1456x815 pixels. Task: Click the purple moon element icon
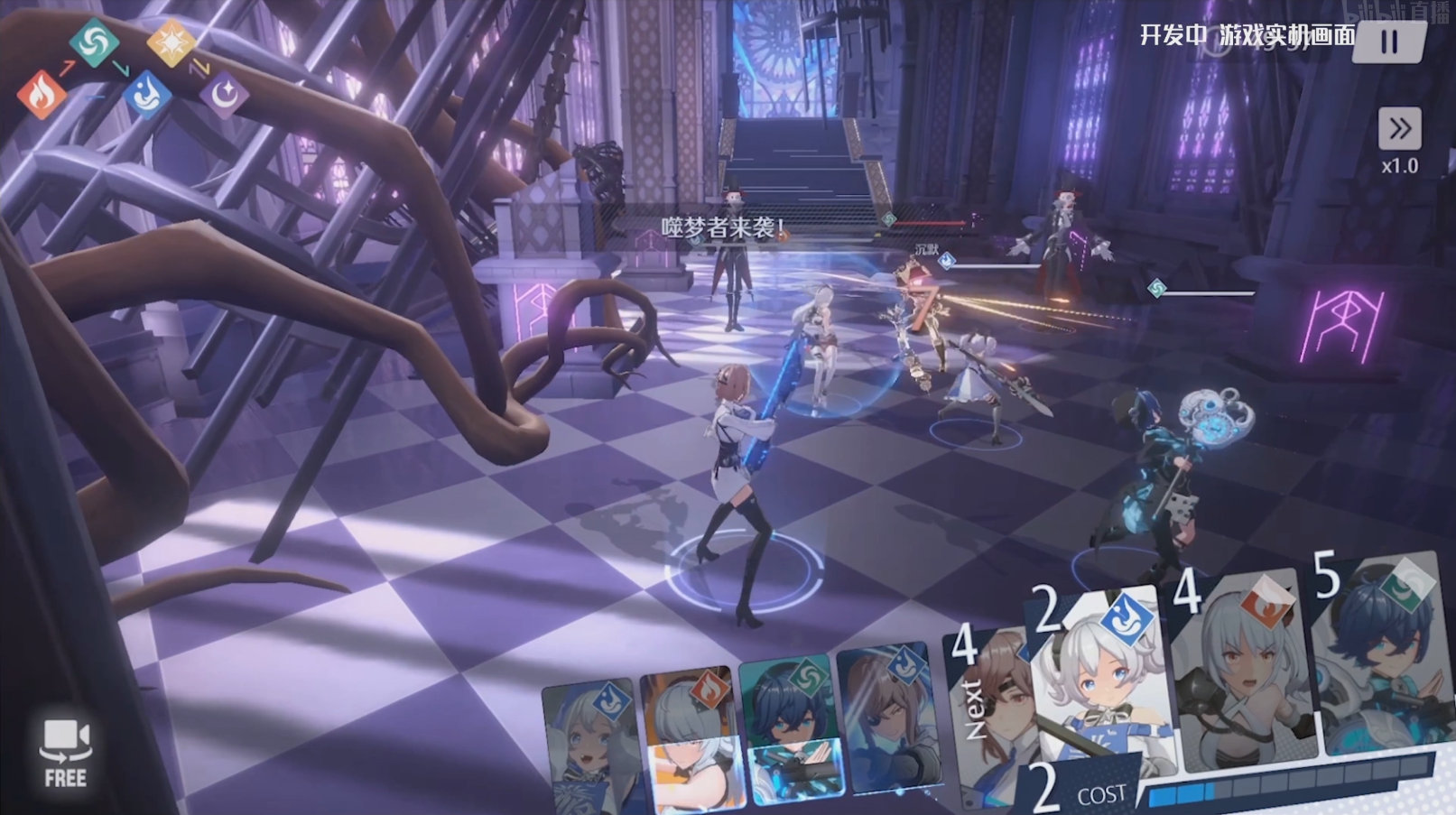coord(224,94)
